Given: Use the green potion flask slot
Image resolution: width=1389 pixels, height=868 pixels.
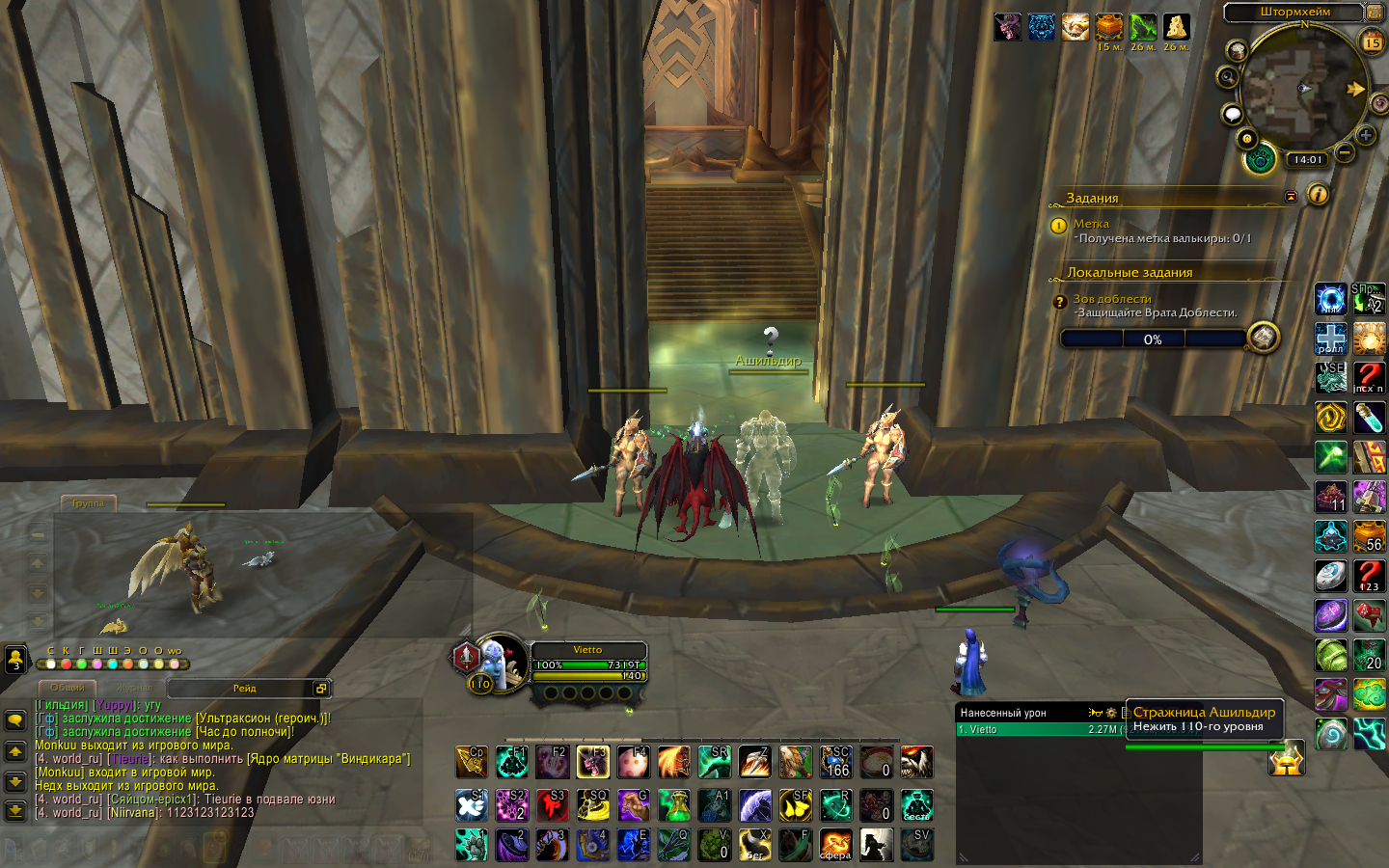Looking at the screenshot, I should pos(674,804).
